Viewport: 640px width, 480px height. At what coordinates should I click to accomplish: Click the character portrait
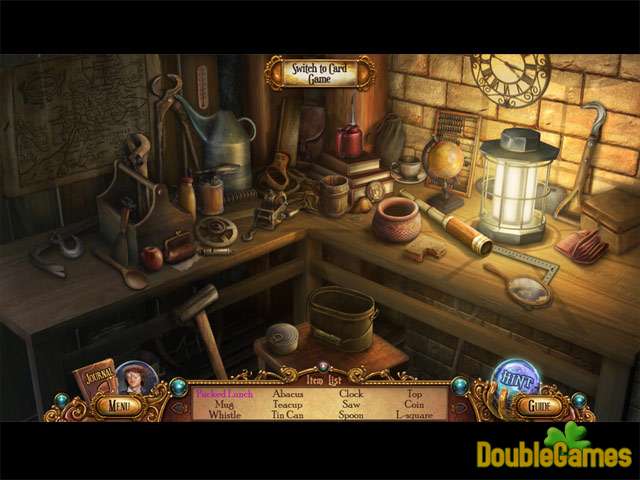(x=131, y=379)
